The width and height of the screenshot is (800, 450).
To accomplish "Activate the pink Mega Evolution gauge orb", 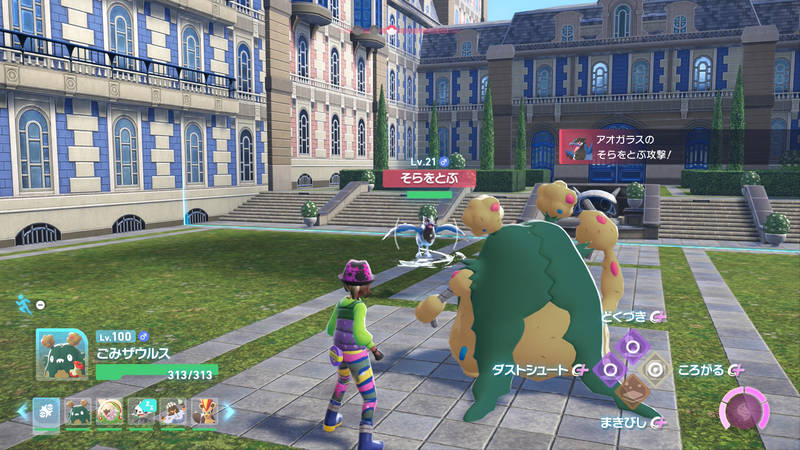I will pos(744,411).
